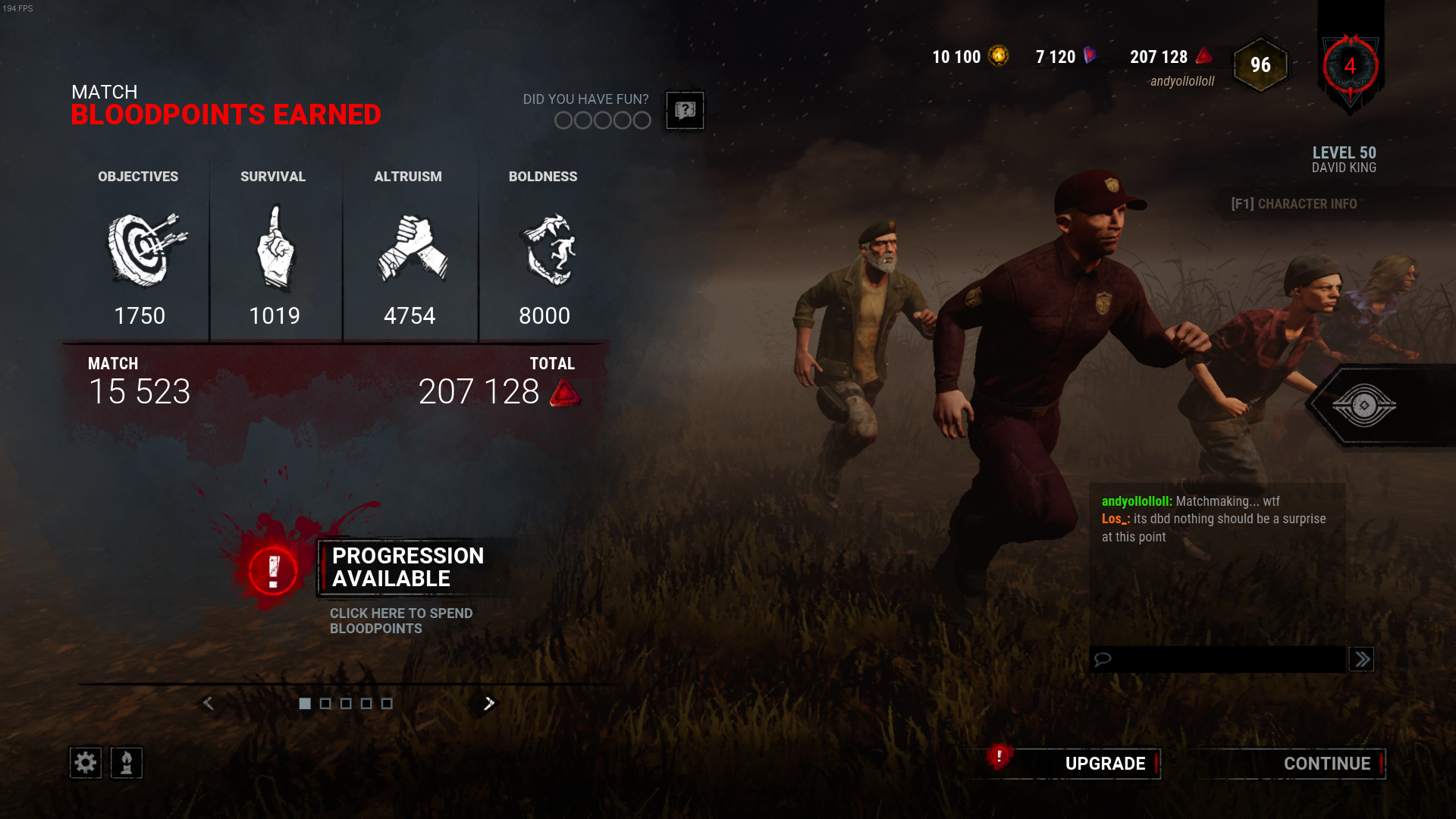Open the Settings gear icon
Viewport: 1456px width, 819px height.
(85, 762)
